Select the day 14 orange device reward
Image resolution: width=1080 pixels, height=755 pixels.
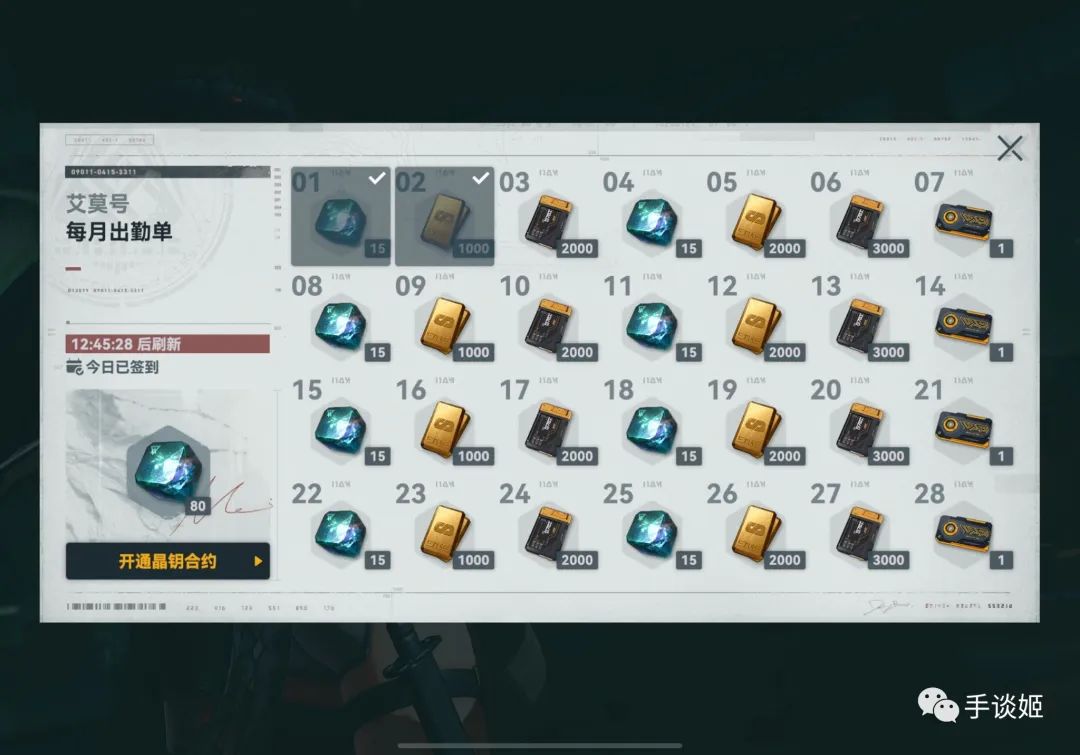964,325
